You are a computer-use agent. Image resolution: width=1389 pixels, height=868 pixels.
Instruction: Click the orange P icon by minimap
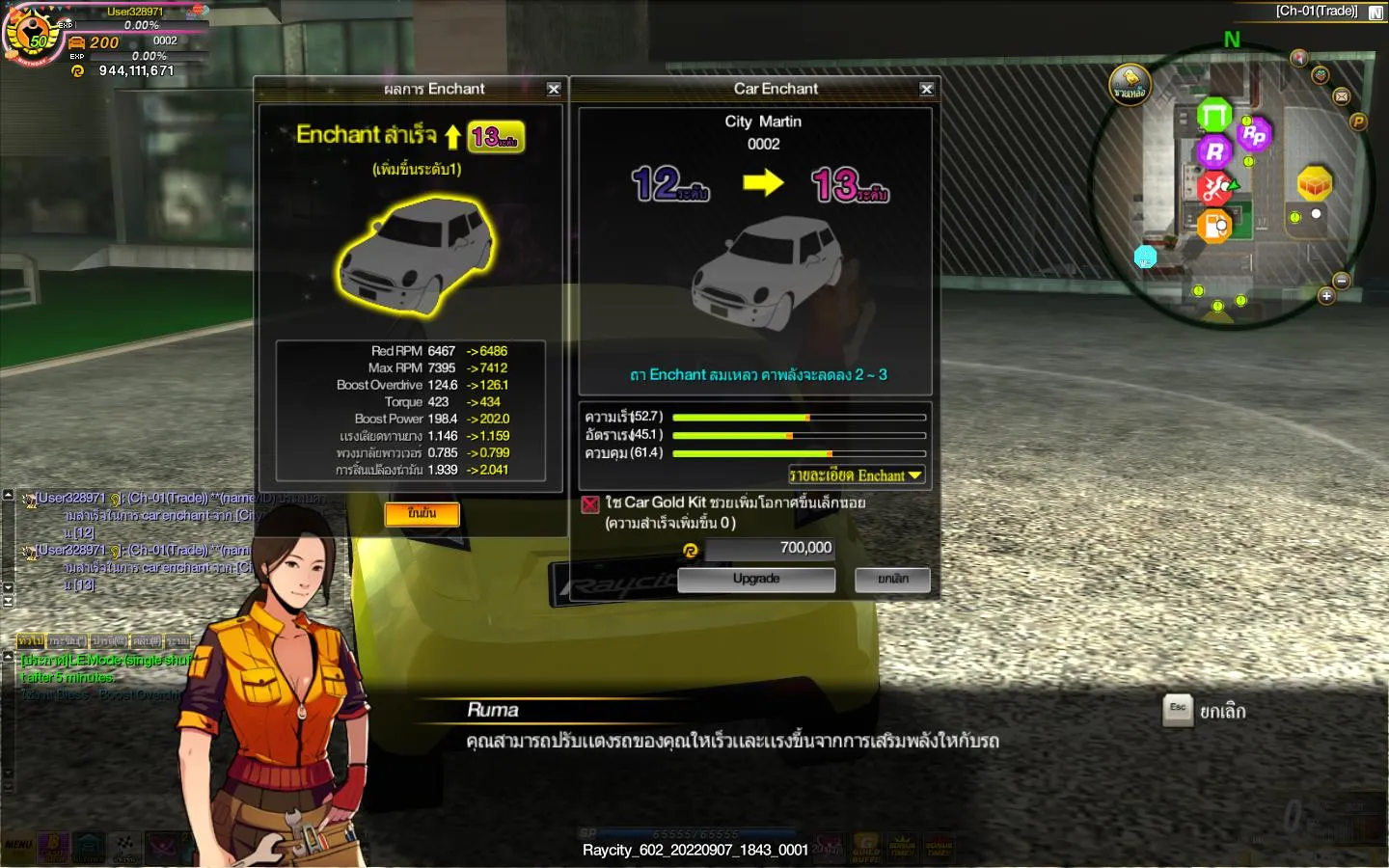click(x=1358, y=122)
